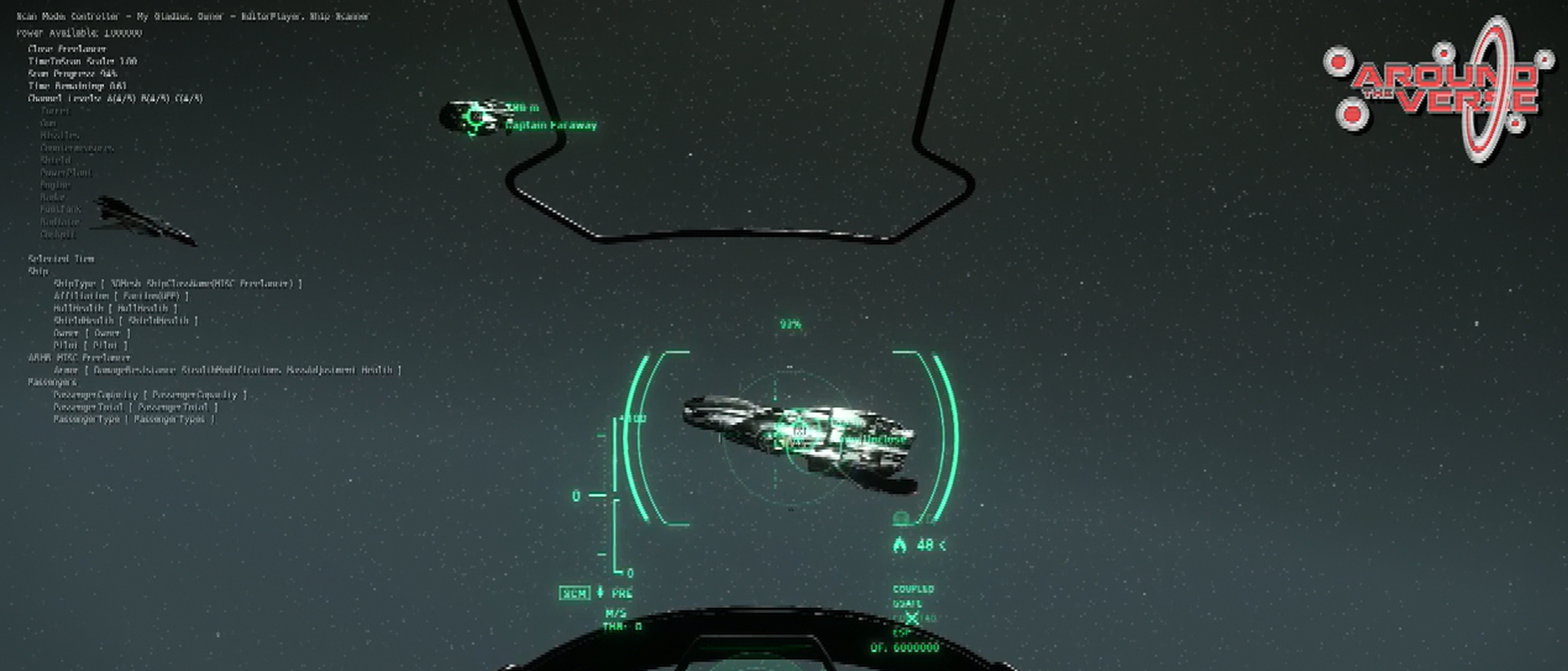The height and width of the screenshot is (671, 1568).
Task: Select the Captain Faraway target marker
Action: pos(475,118)
